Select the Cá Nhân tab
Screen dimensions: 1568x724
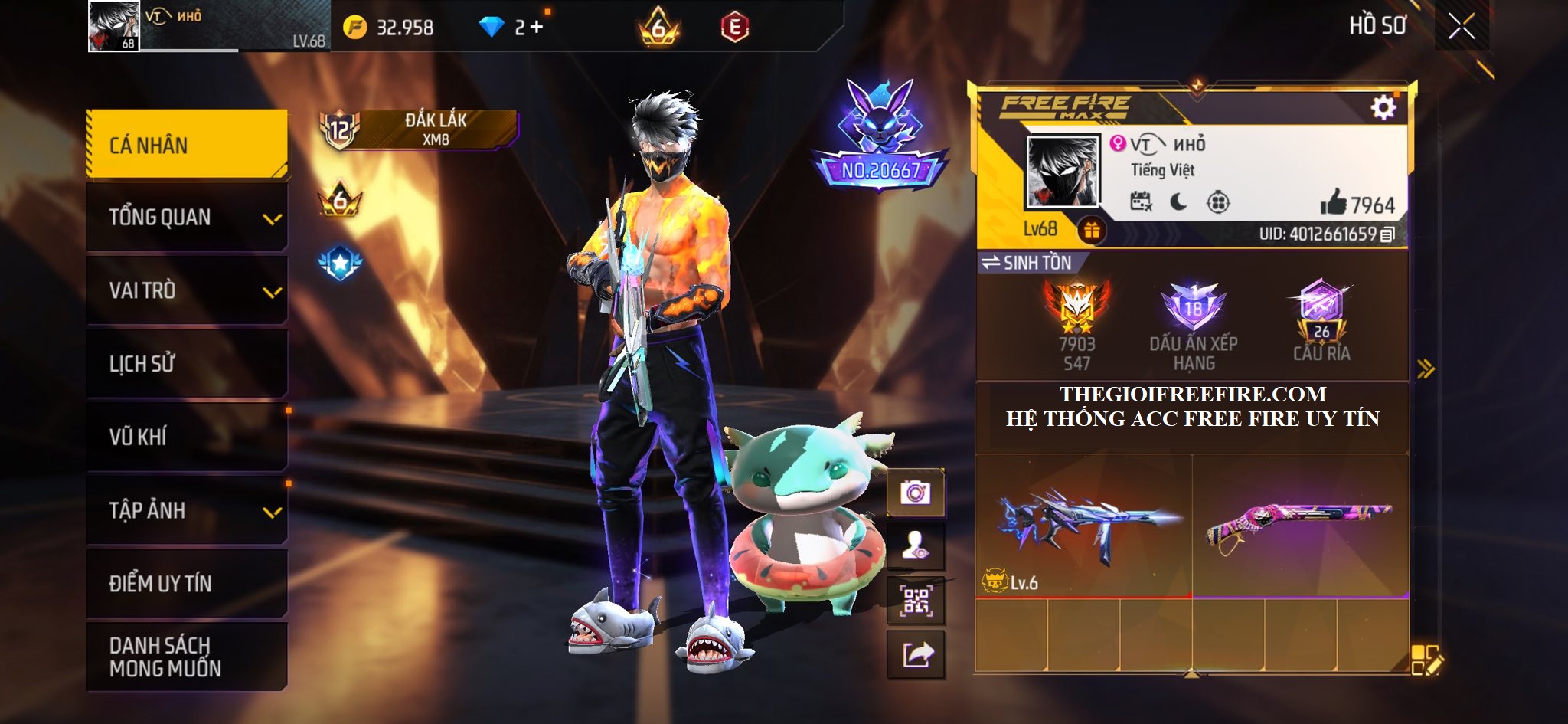click(x=187, y=146)
